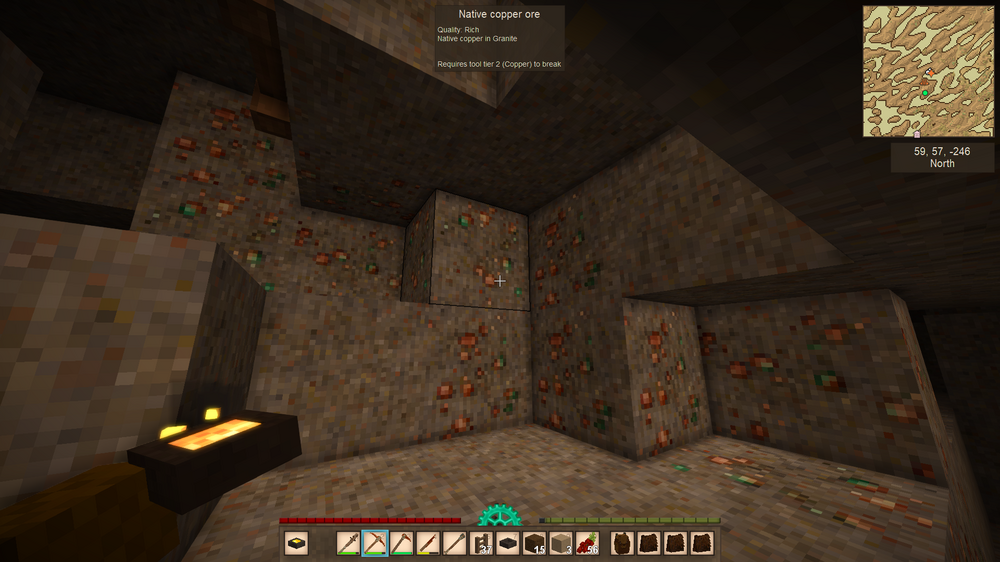This screenshot has height=562, width=1000.
Task: Click the pink marker on the minimap's bottom edge
Action: point(917,134)
